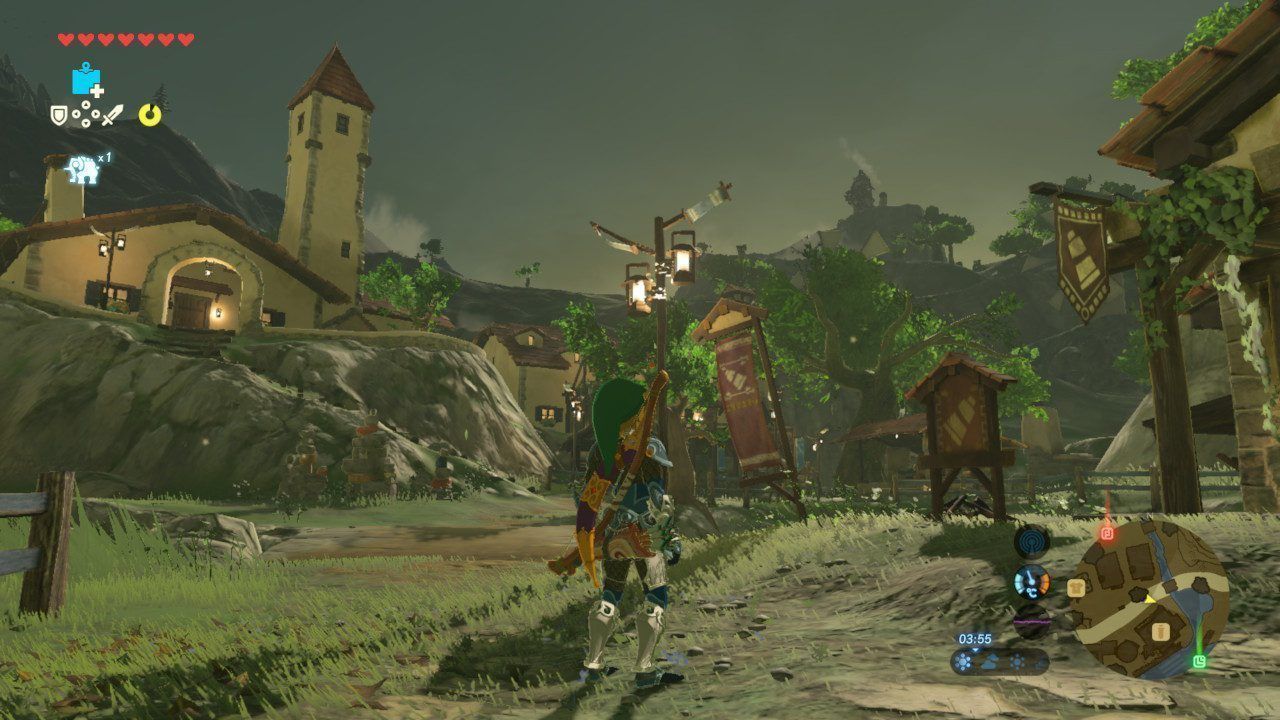This screenshot has width=1280, height=720.
Task: Click the pot-shaped general store minimap icon
Action: [x=1160, y=631]
